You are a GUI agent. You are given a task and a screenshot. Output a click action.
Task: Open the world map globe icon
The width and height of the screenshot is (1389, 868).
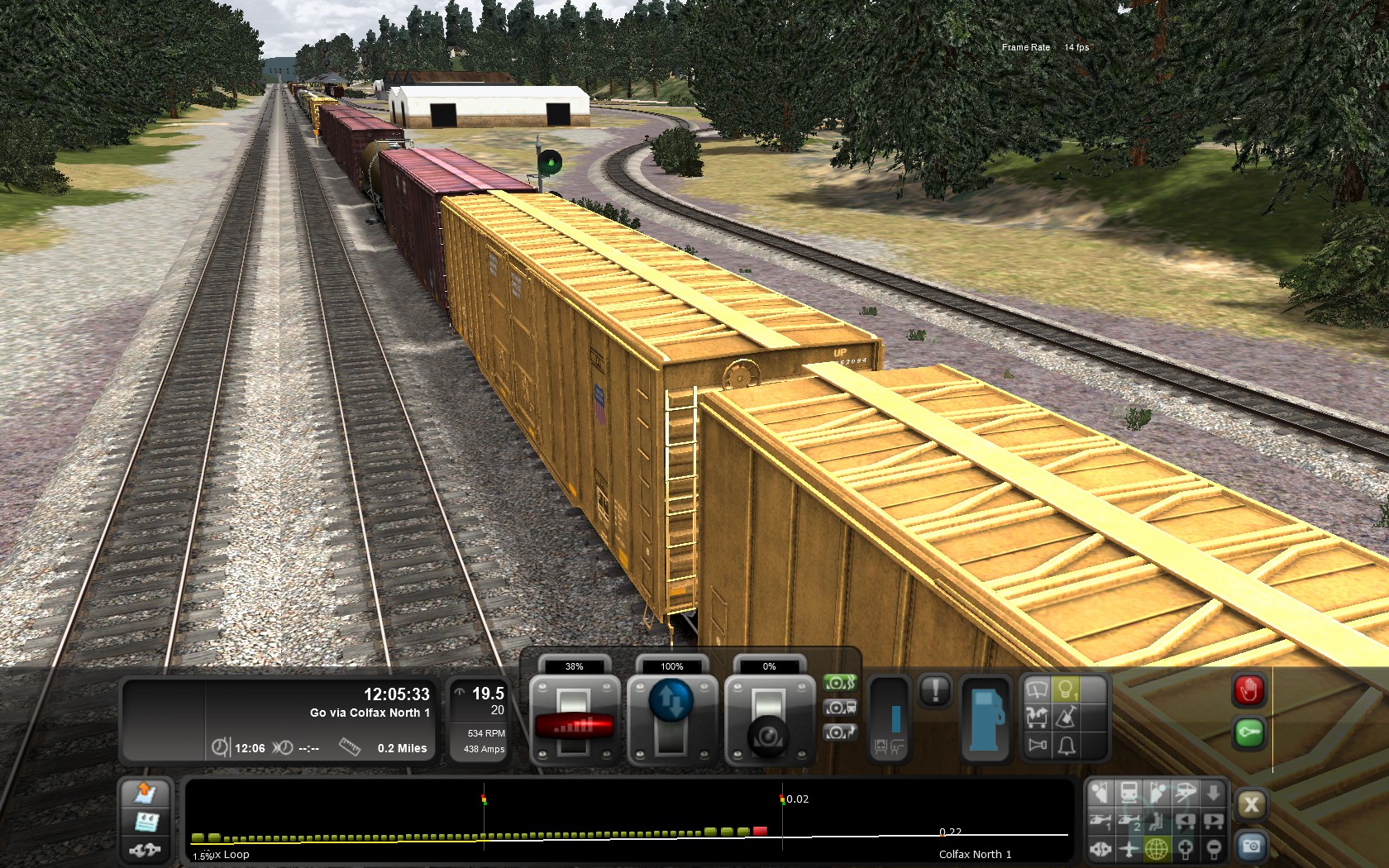[x=1157, y=848]
